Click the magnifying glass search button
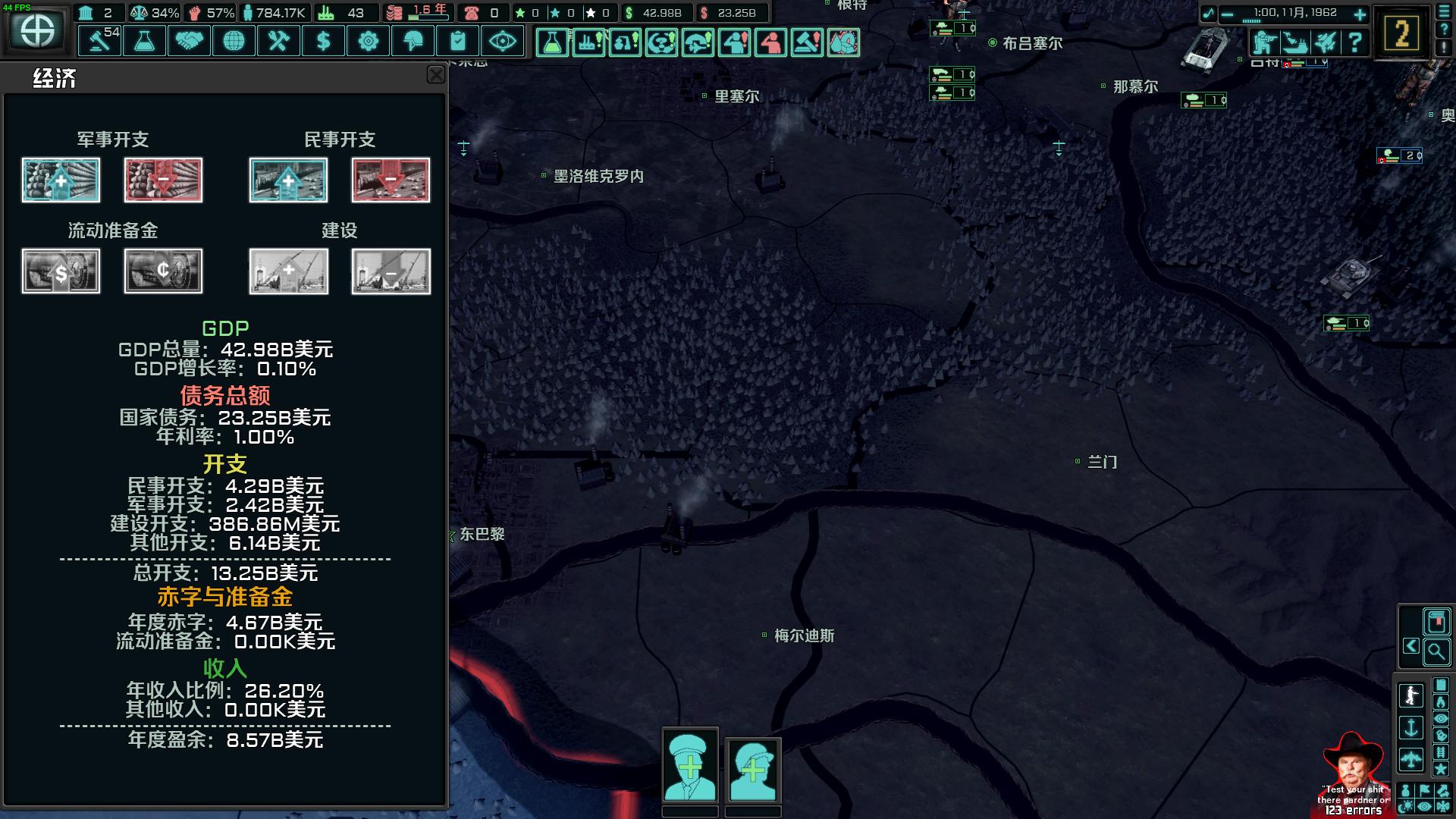Viewport: 1456px width, 819px height. pos(1436,651)
